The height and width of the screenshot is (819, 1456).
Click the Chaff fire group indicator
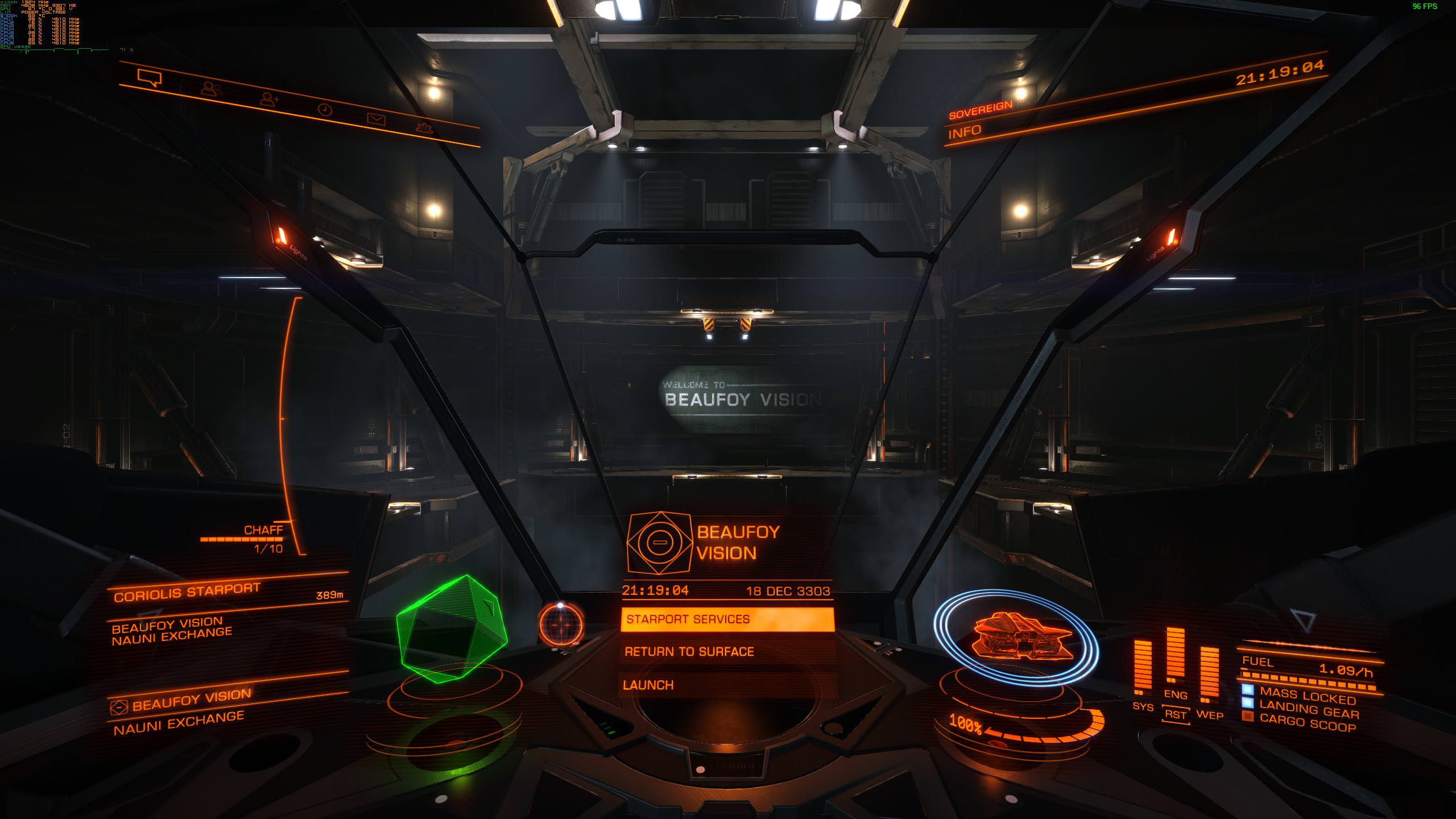click(x=263, y=531)
